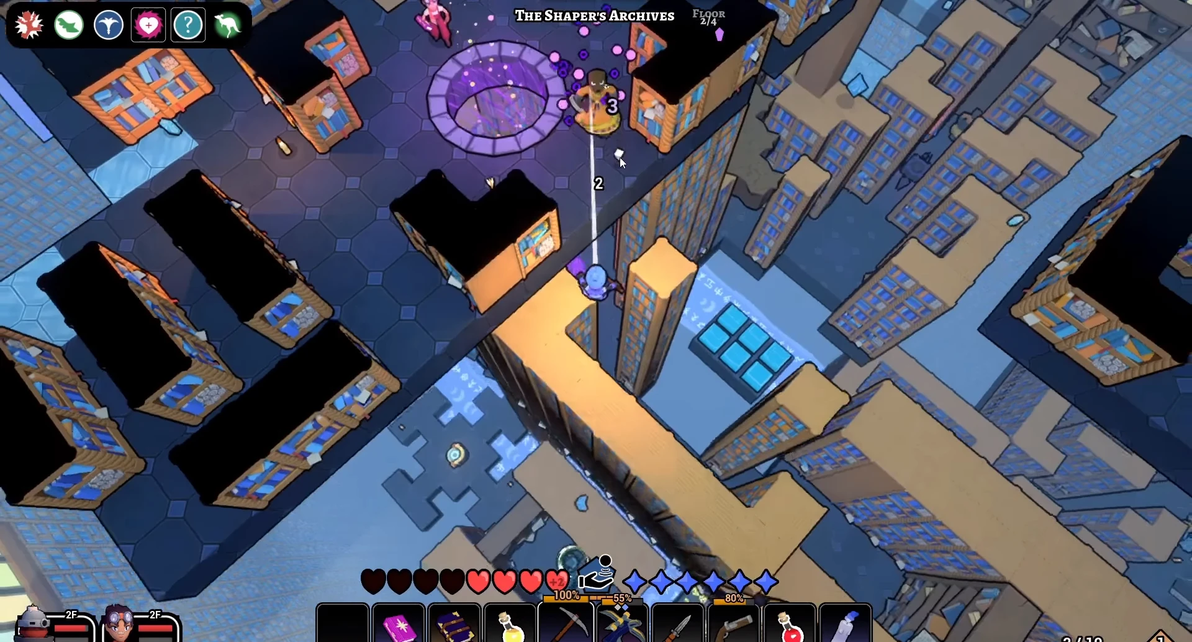The height and width of the screenshot is (642, 1192).
Task: Click the hand-with-token icon above hotbar
Action: pos(596,573)
